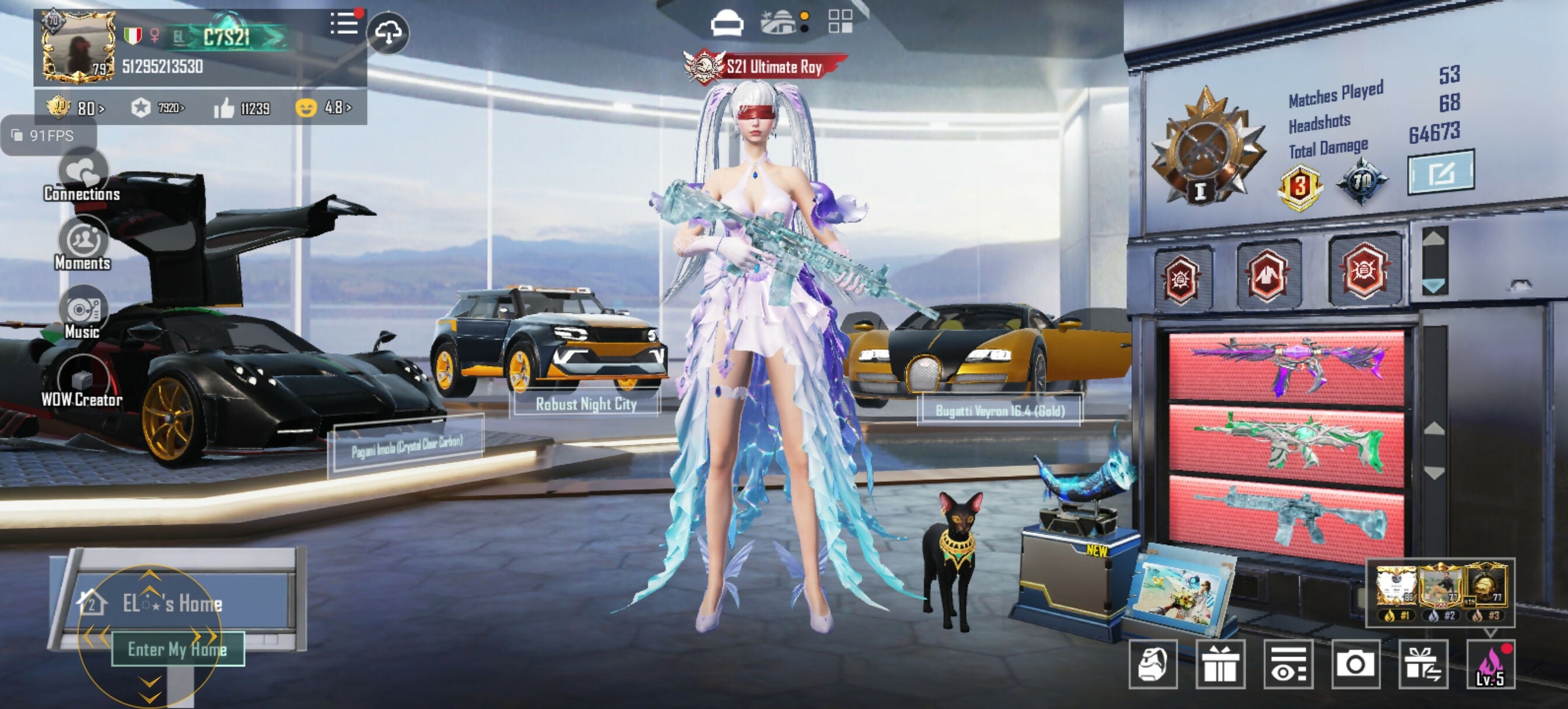Click the cloud download icon
Viewport: 1568px width, 709px height.
pos(388,33)
